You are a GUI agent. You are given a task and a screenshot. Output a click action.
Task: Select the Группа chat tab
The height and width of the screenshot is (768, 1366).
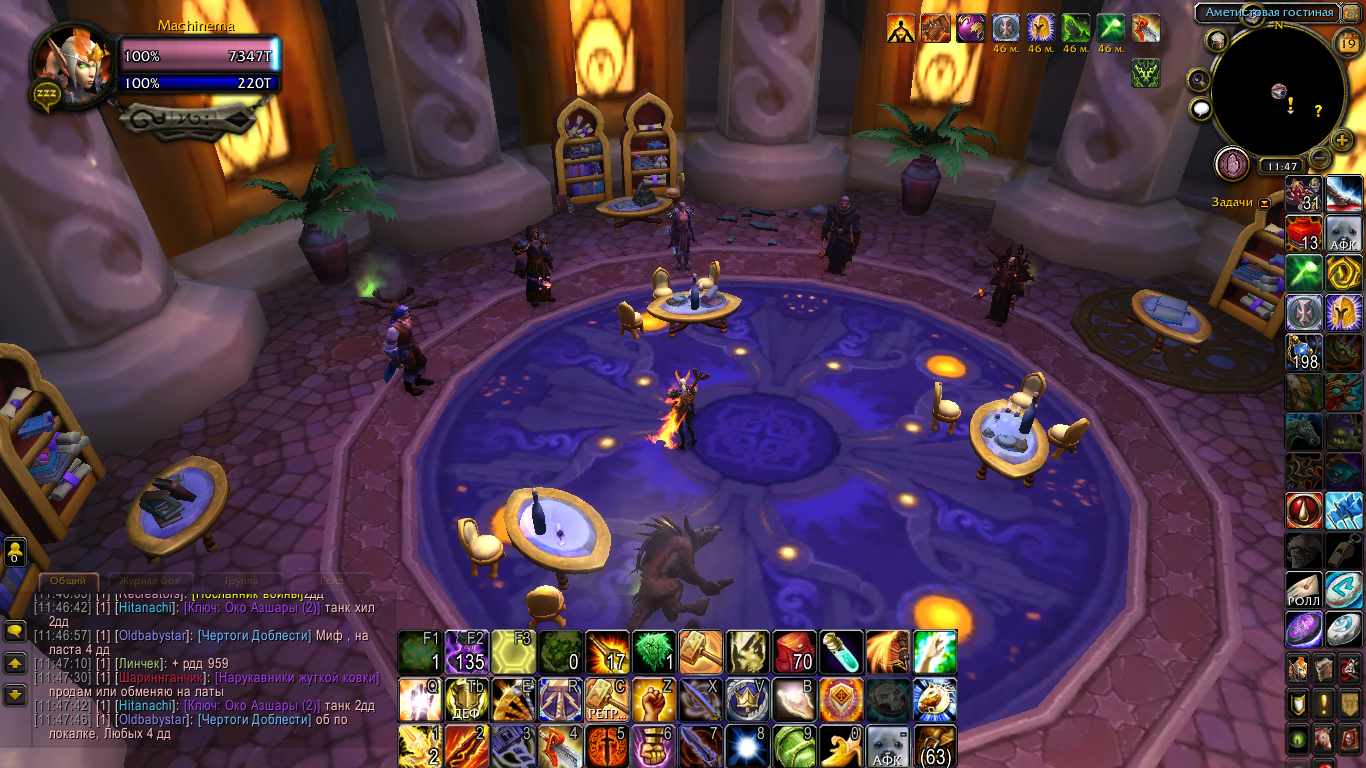coord(240,581)
